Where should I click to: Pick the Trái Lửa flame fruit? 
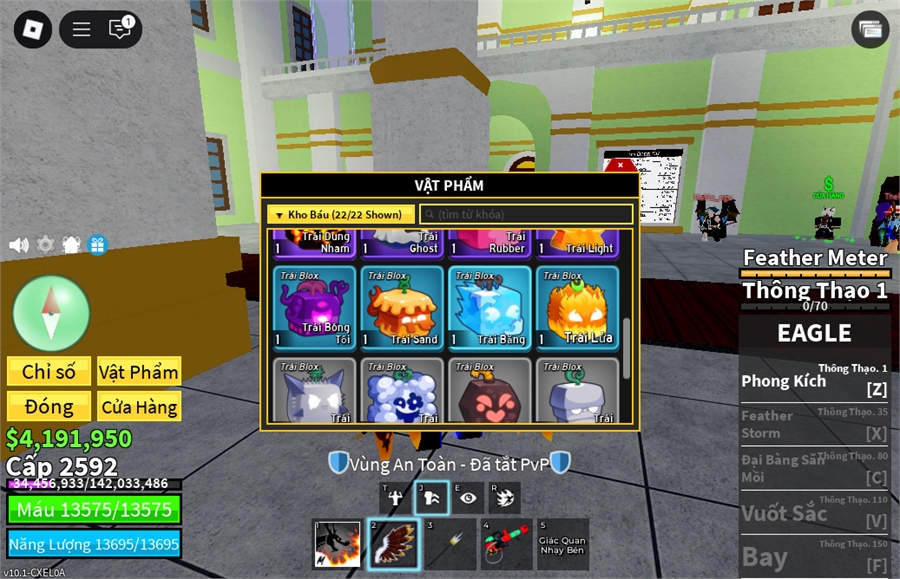(x=576, y=307)
